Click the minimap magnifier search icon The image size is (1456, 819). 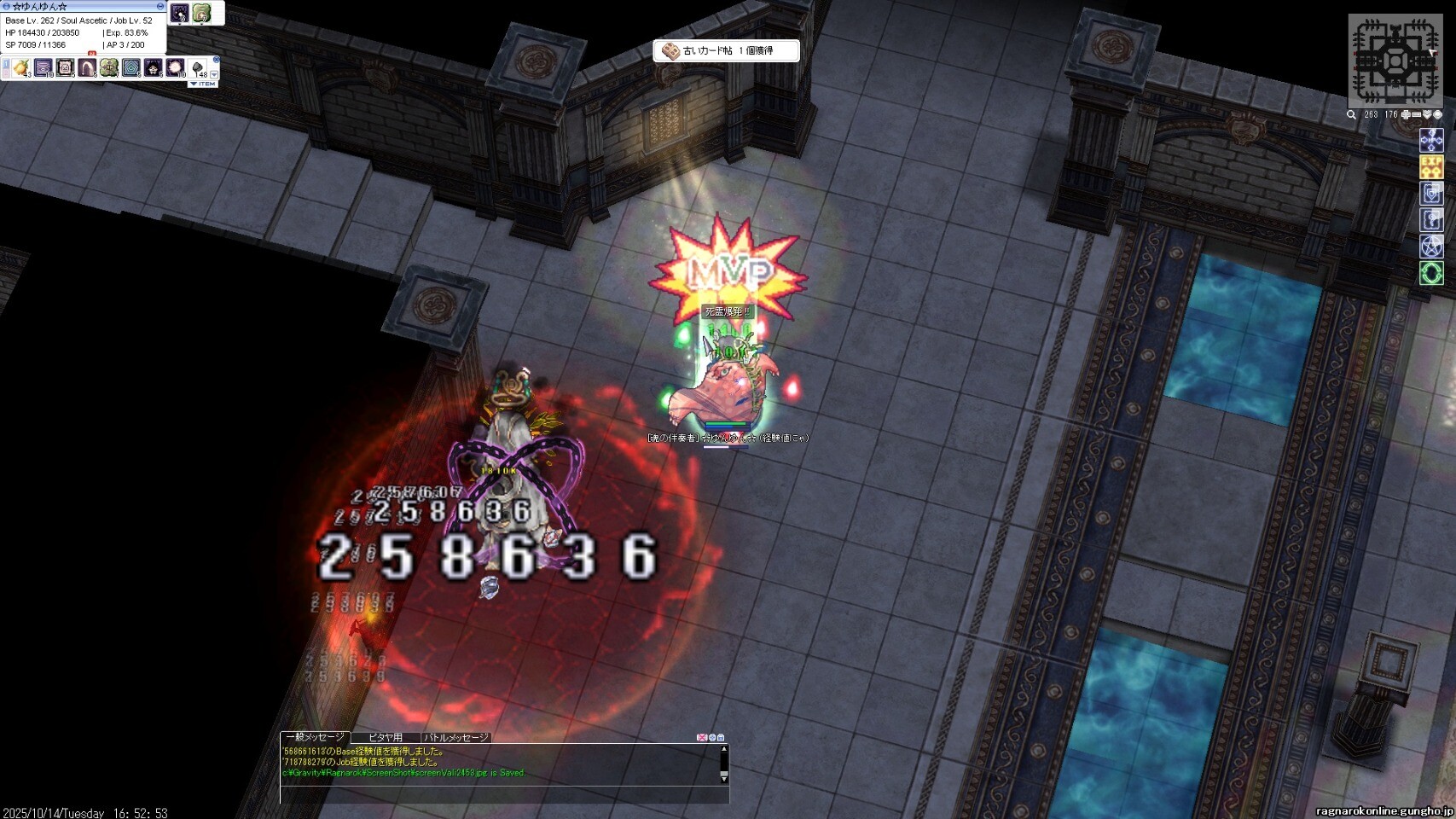pyautogui.click(x=1351, y=114)
